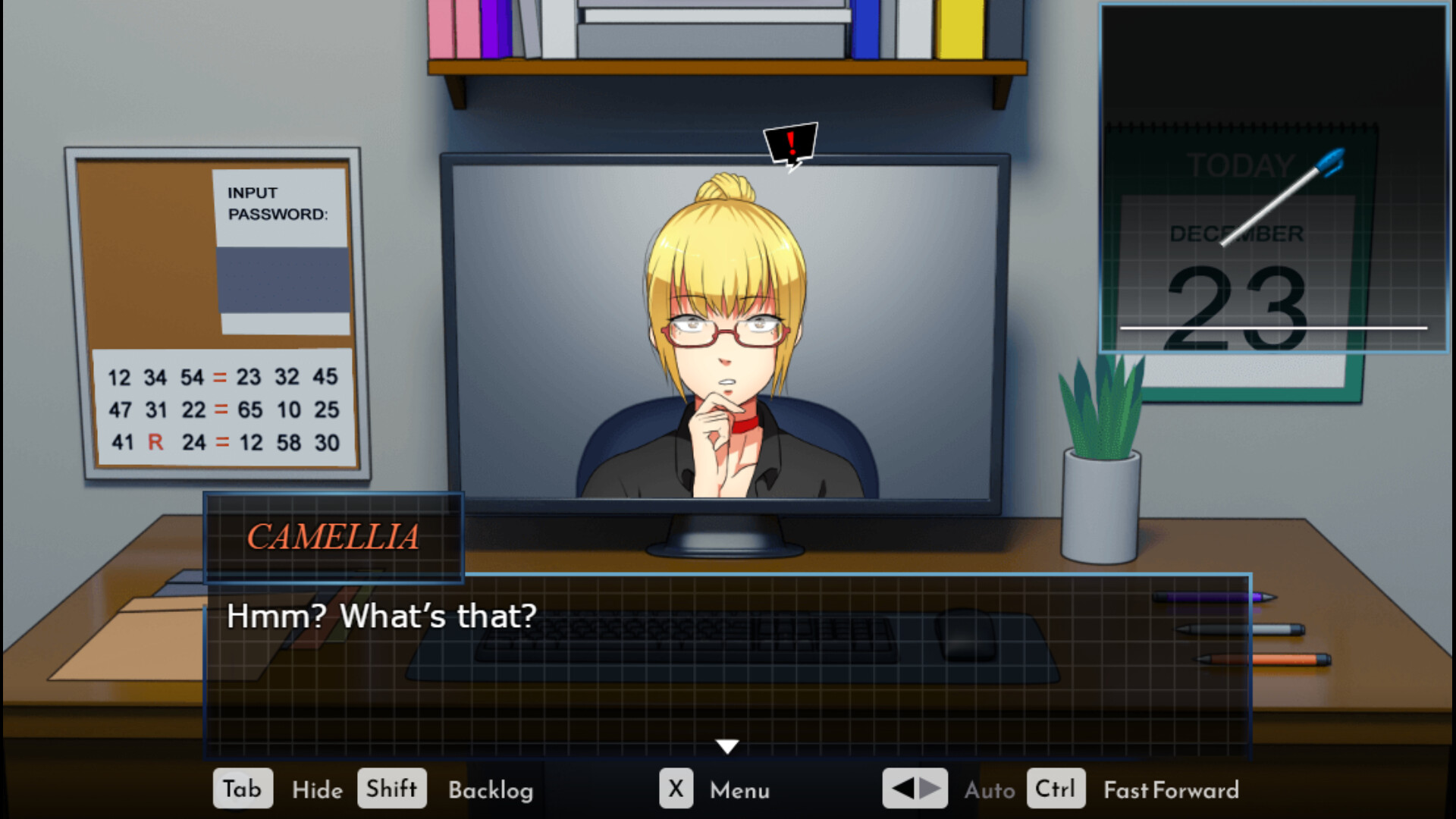
Task: Click the TODAY label on the calendar
Action: tap(1240, 162)
